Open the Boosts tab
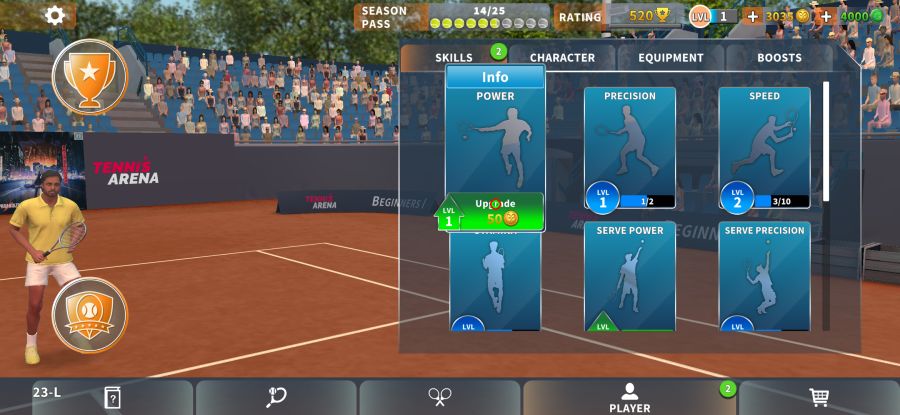The image size is (900, 415). [779, 58]
